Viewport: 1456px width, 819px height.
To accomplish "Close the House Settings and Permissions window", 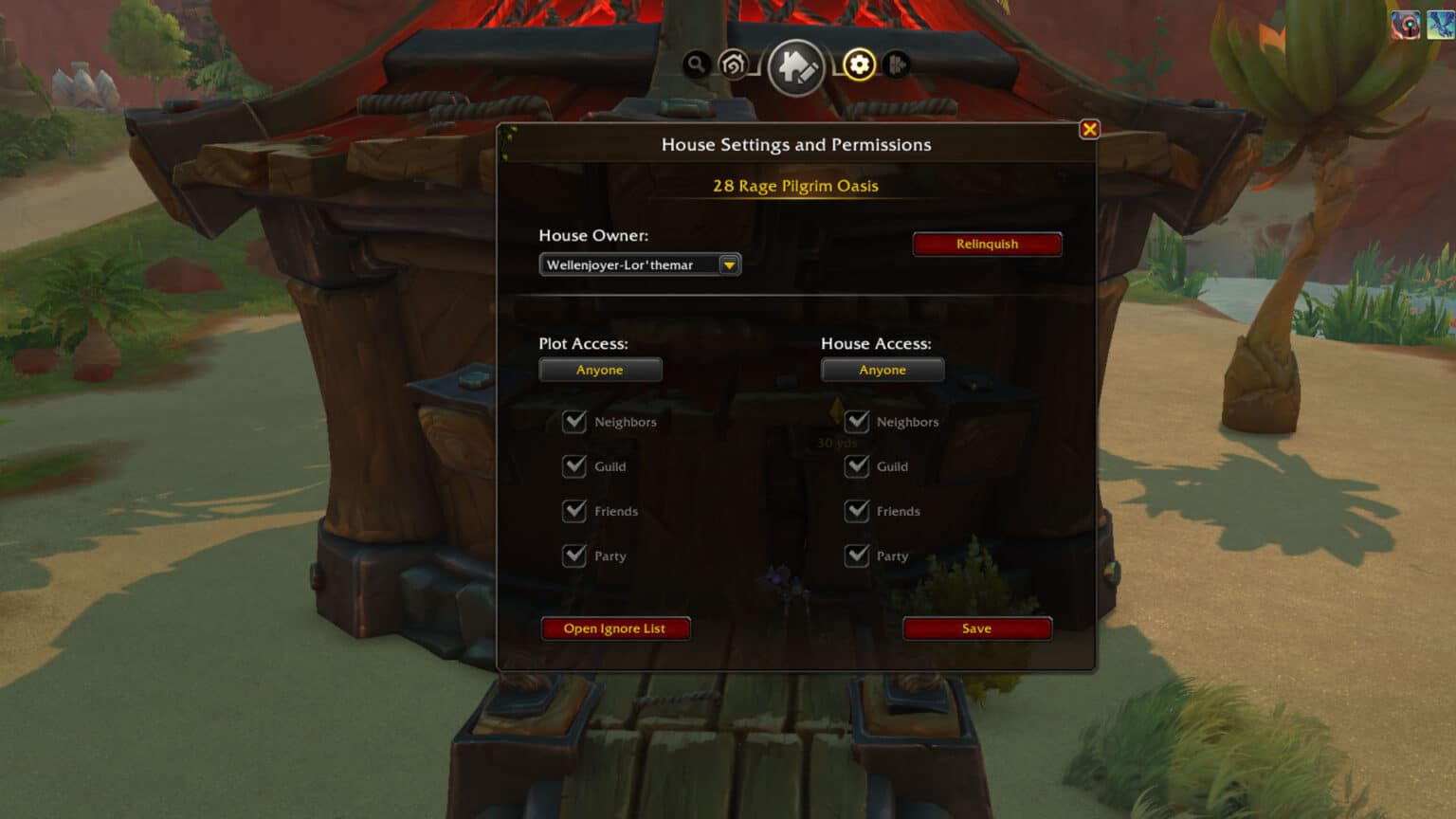I will pos(1089,130).
